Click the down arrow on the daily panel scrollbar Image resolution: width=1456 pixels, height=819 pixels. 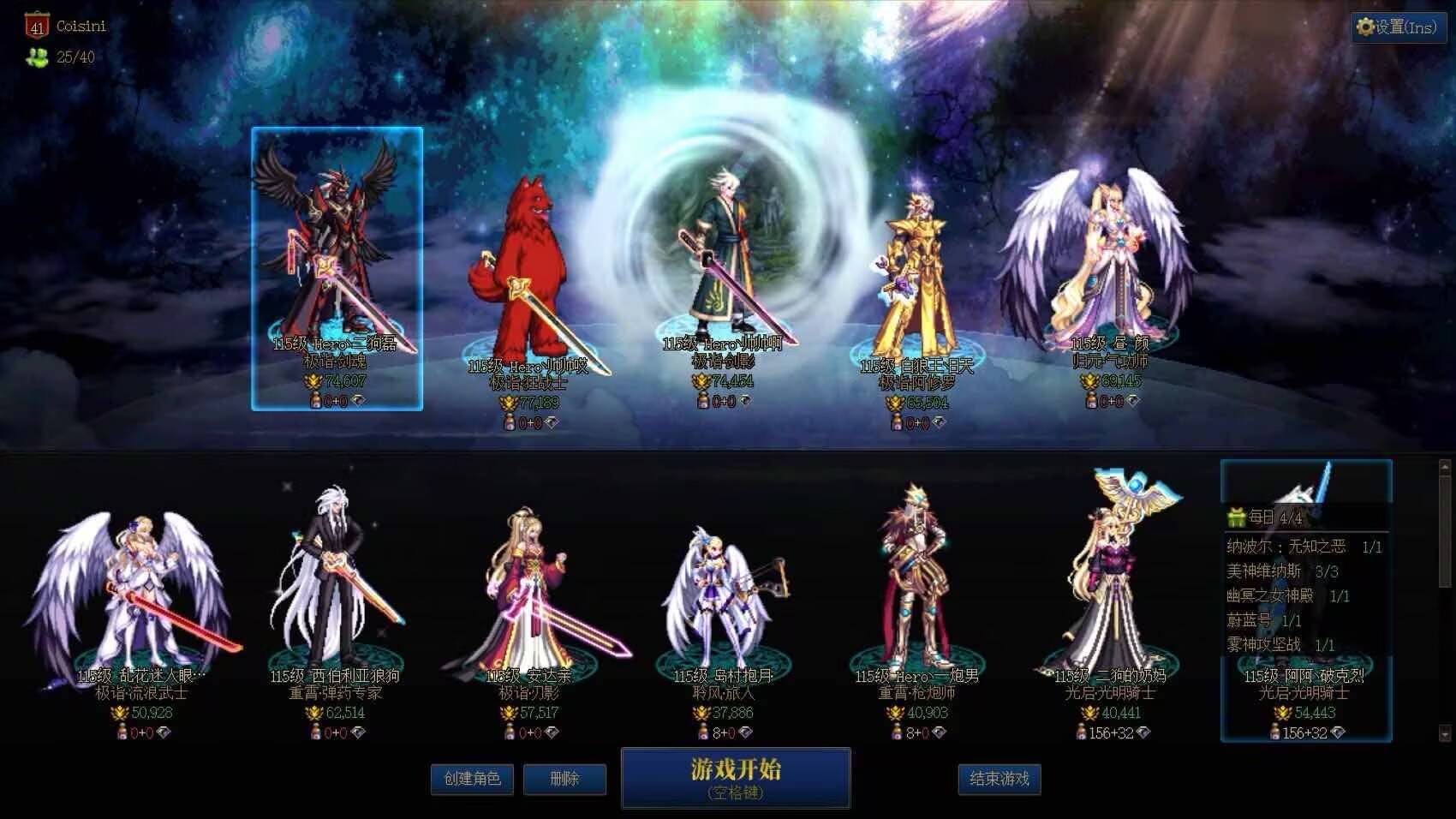1446,732
